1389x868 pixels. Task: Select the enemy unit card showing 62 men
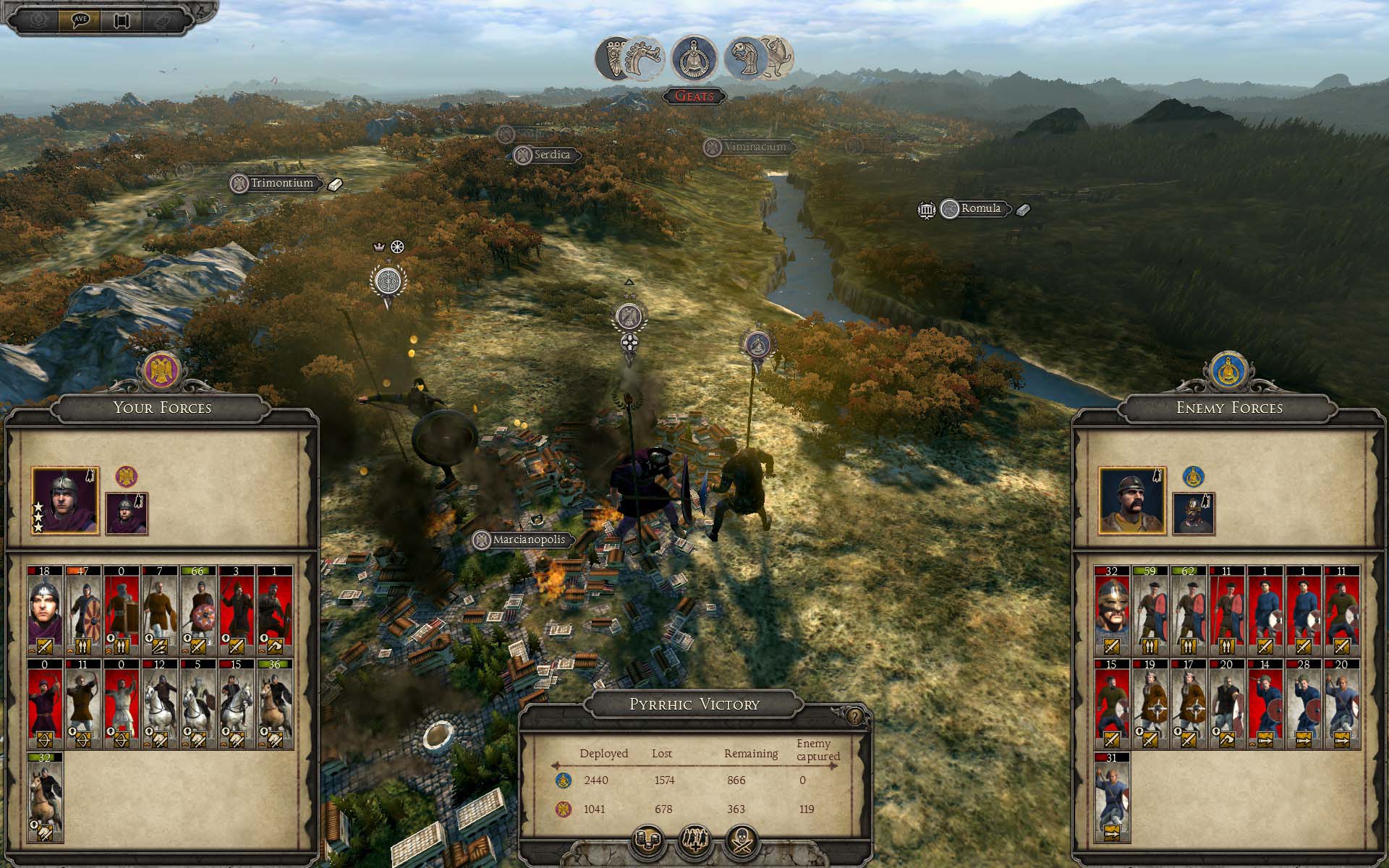(x=1189, y=610)
